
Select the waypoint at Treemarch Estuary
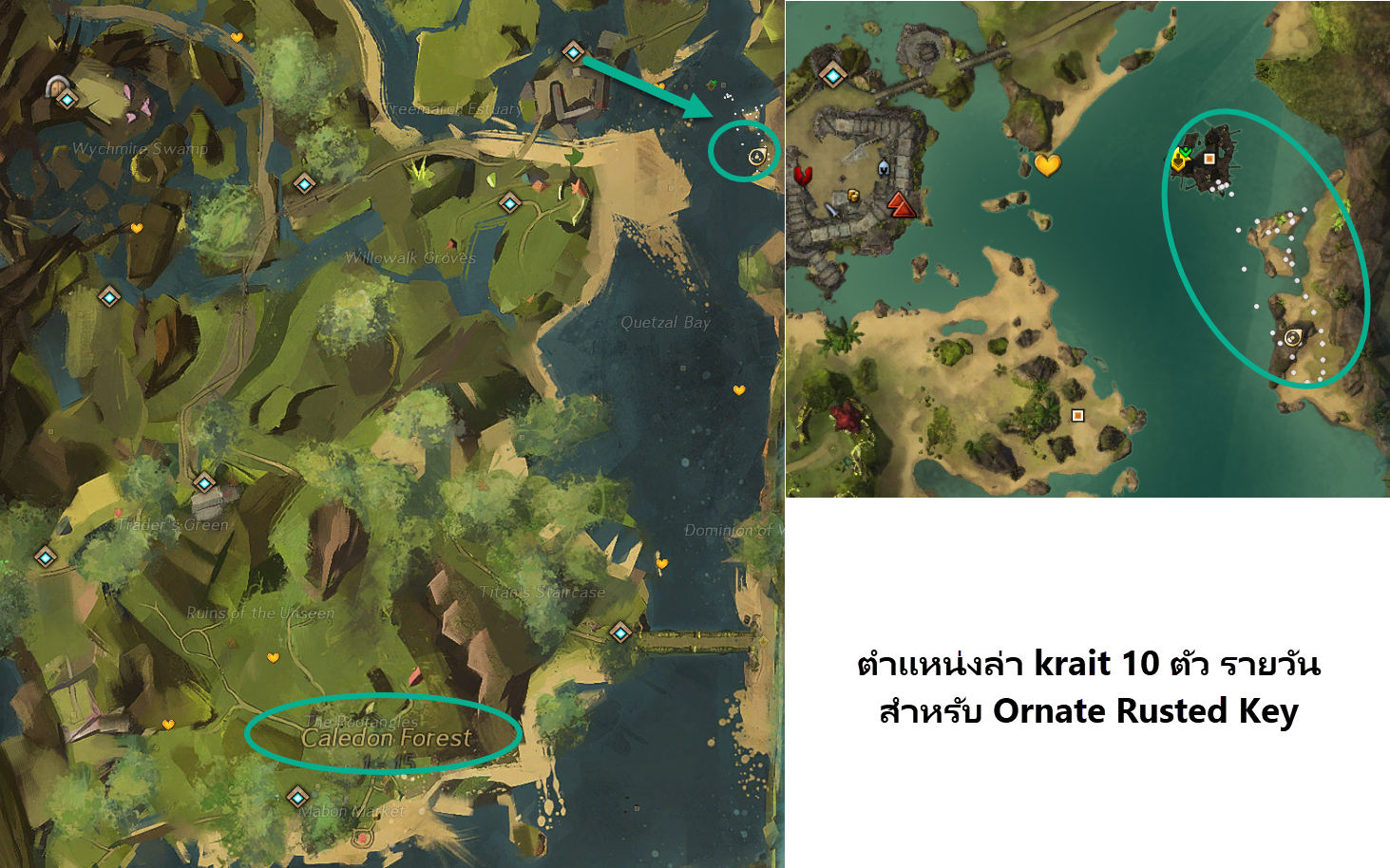point(574,53)
